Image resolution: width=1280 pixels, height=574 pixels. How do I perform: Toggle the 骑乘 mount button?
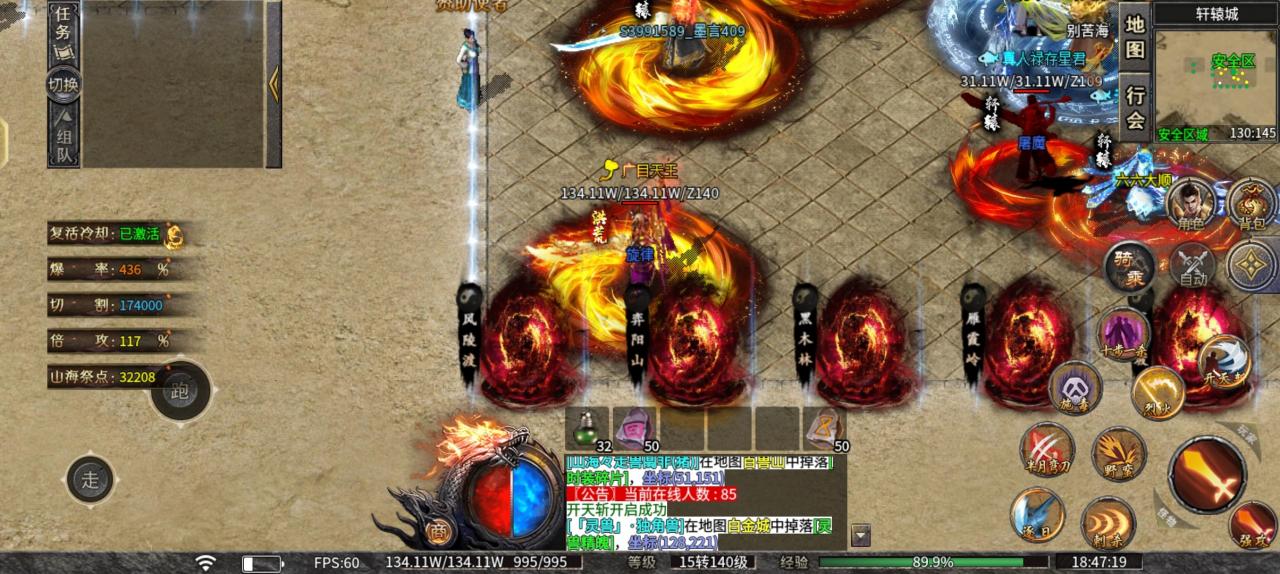1130,267
